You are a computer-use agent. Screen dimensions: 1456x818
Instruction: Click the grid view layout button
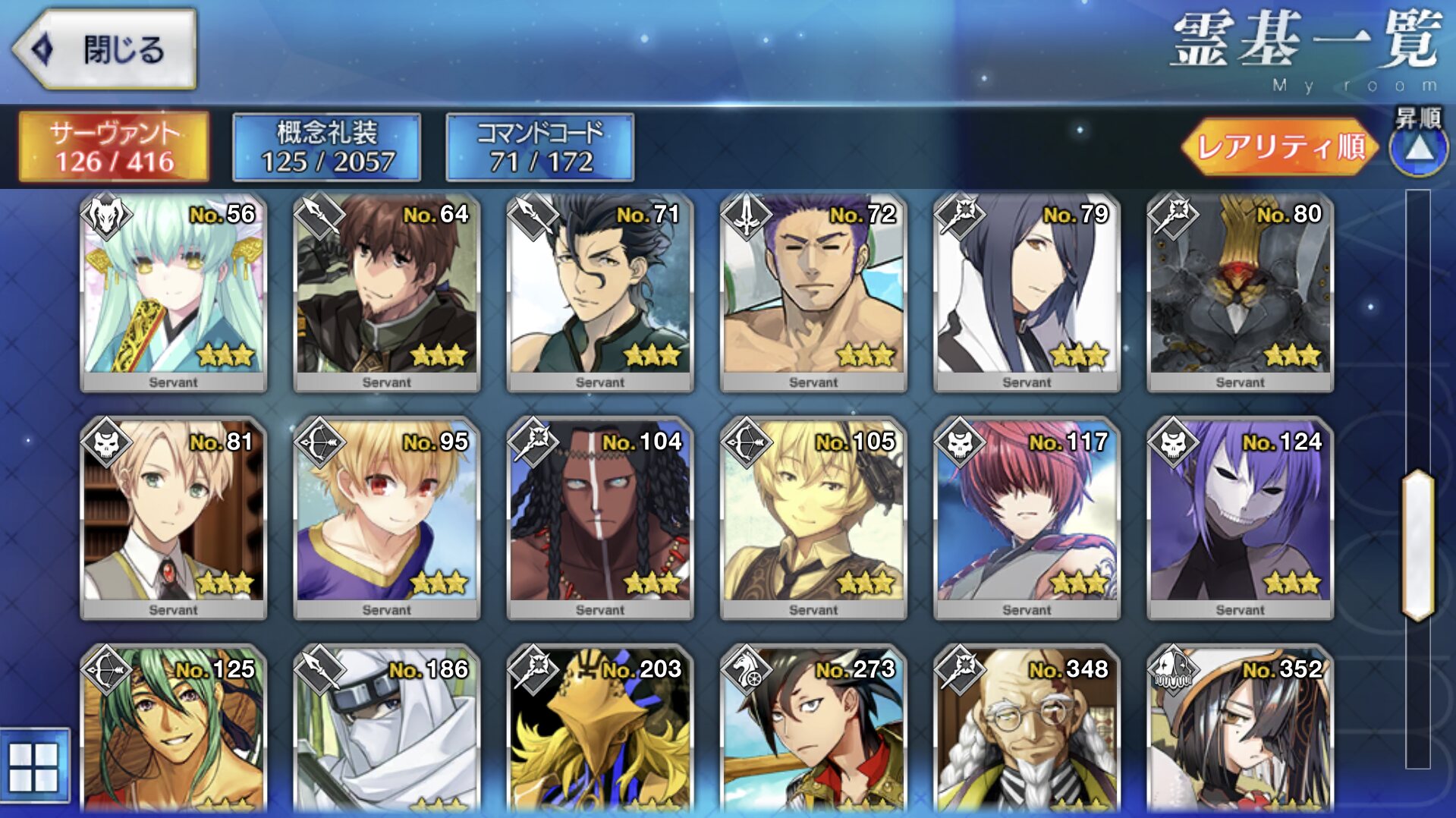[34, 766]
